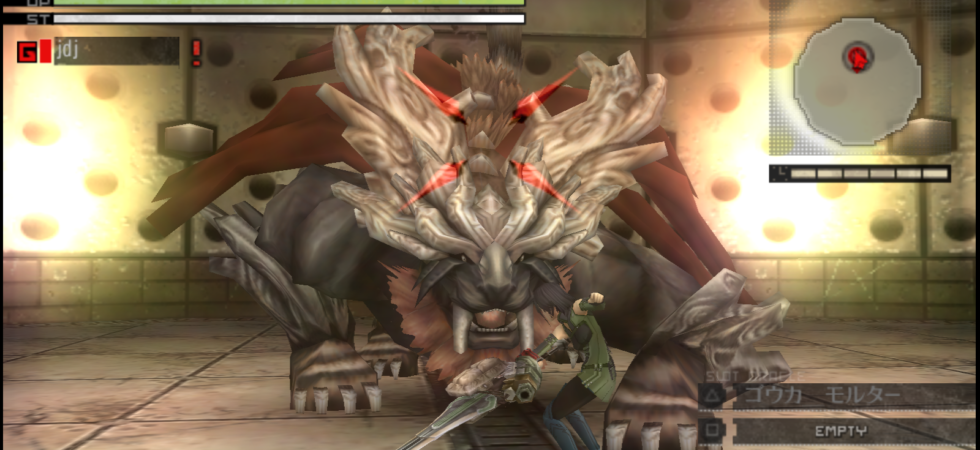Select the jdj player name tag
The height and width of the screenshot is (450, 980).
[x=115, y=51]
